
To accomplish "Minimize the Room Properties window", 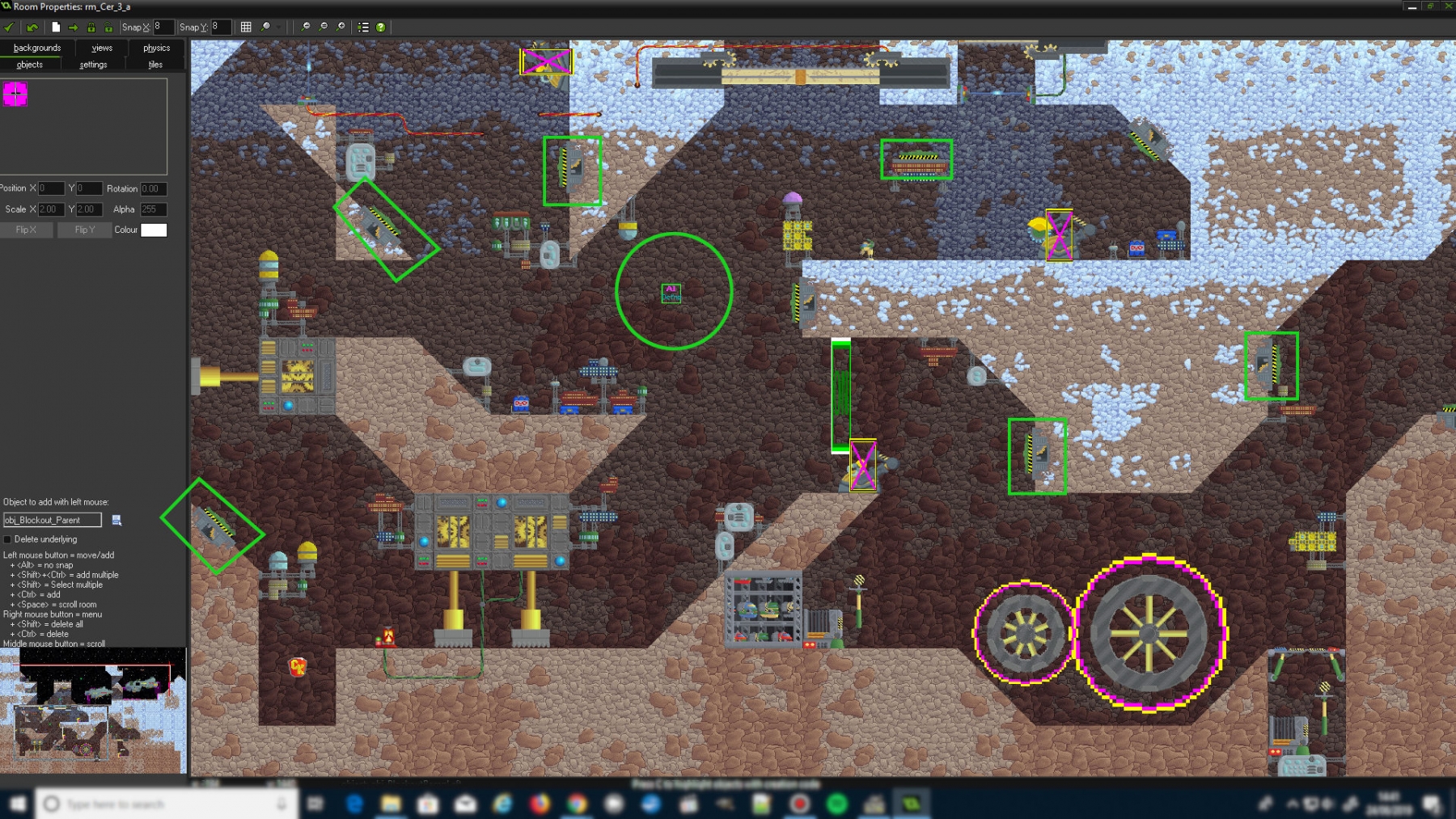I will 1412,6.
